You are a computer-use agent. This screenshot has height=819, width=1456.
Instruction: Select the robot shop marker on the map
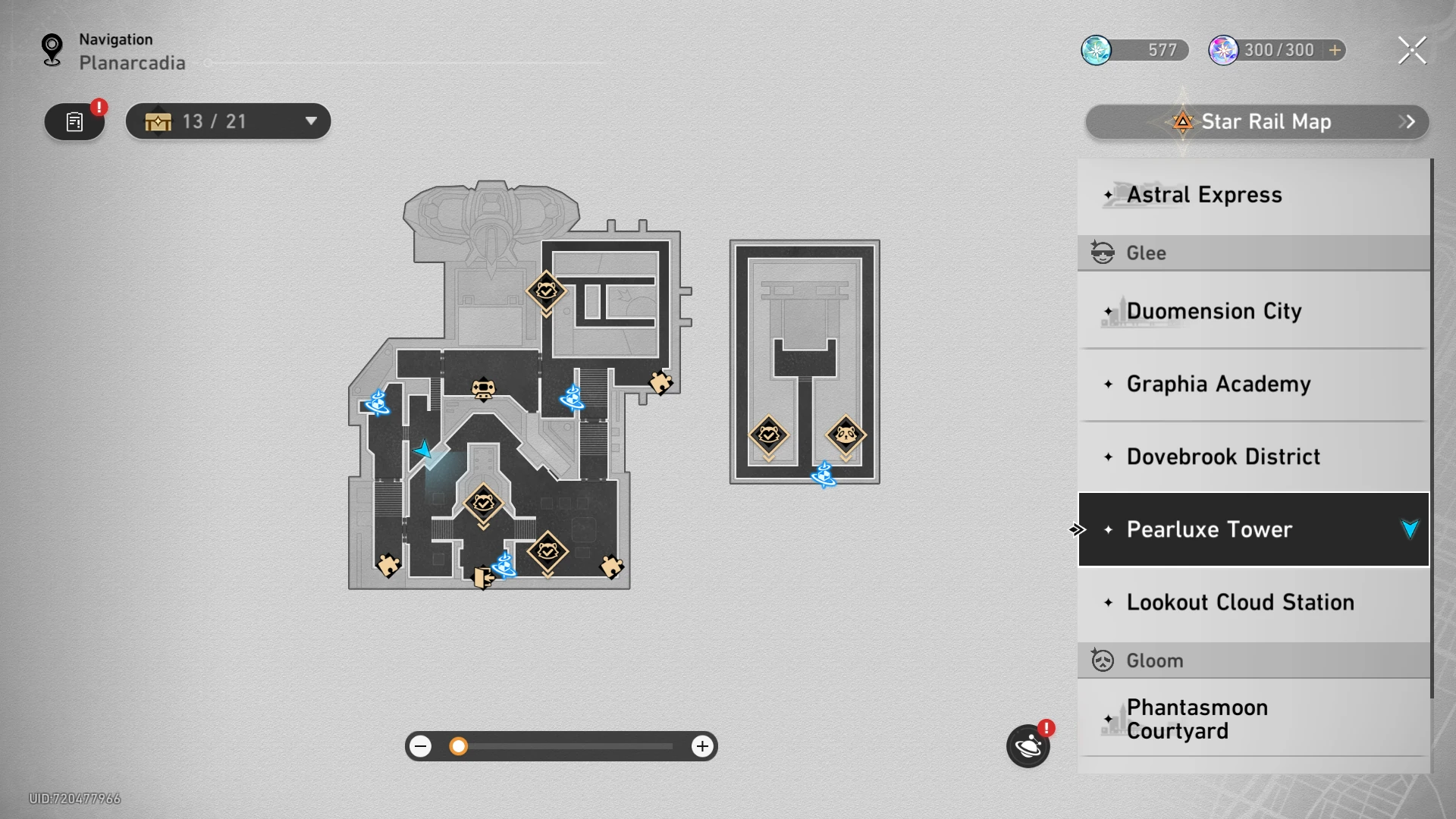tap(483, 390)
